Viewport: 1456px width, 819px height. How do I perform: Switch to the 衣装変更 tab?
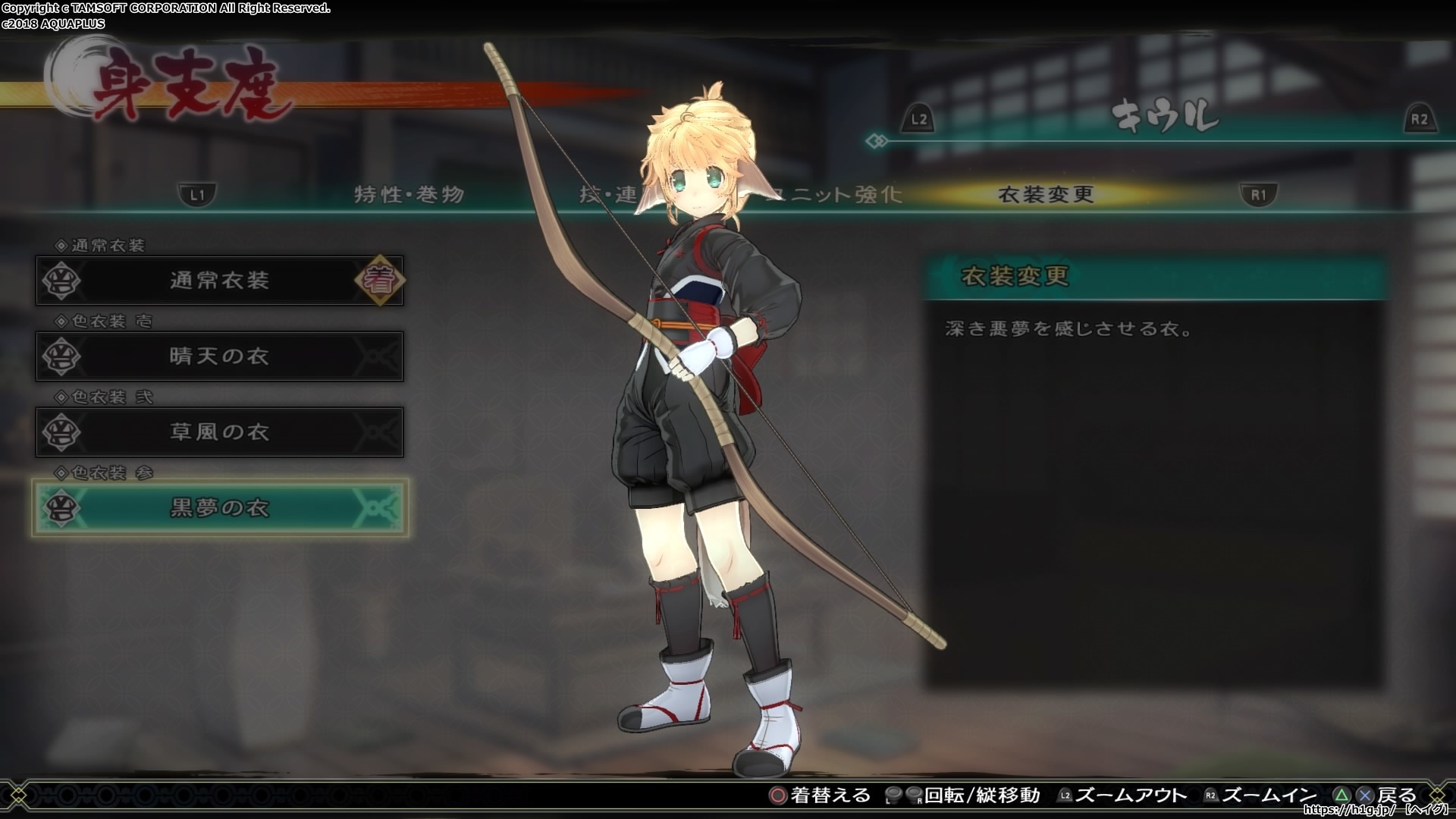[x=1046, y=195]
